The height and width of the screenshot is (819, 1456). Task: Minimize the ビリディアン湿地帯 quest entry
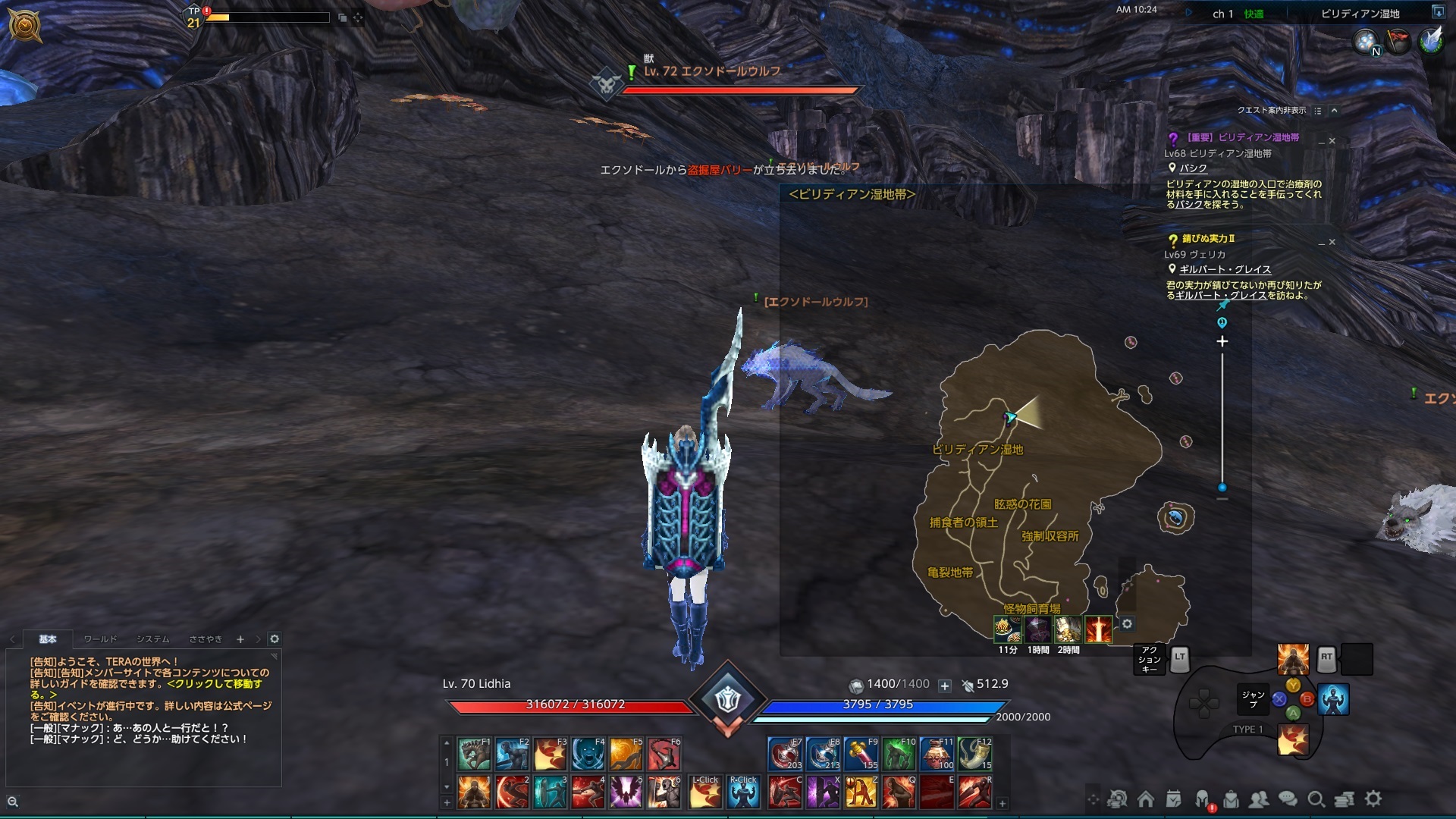(1322, 142)
